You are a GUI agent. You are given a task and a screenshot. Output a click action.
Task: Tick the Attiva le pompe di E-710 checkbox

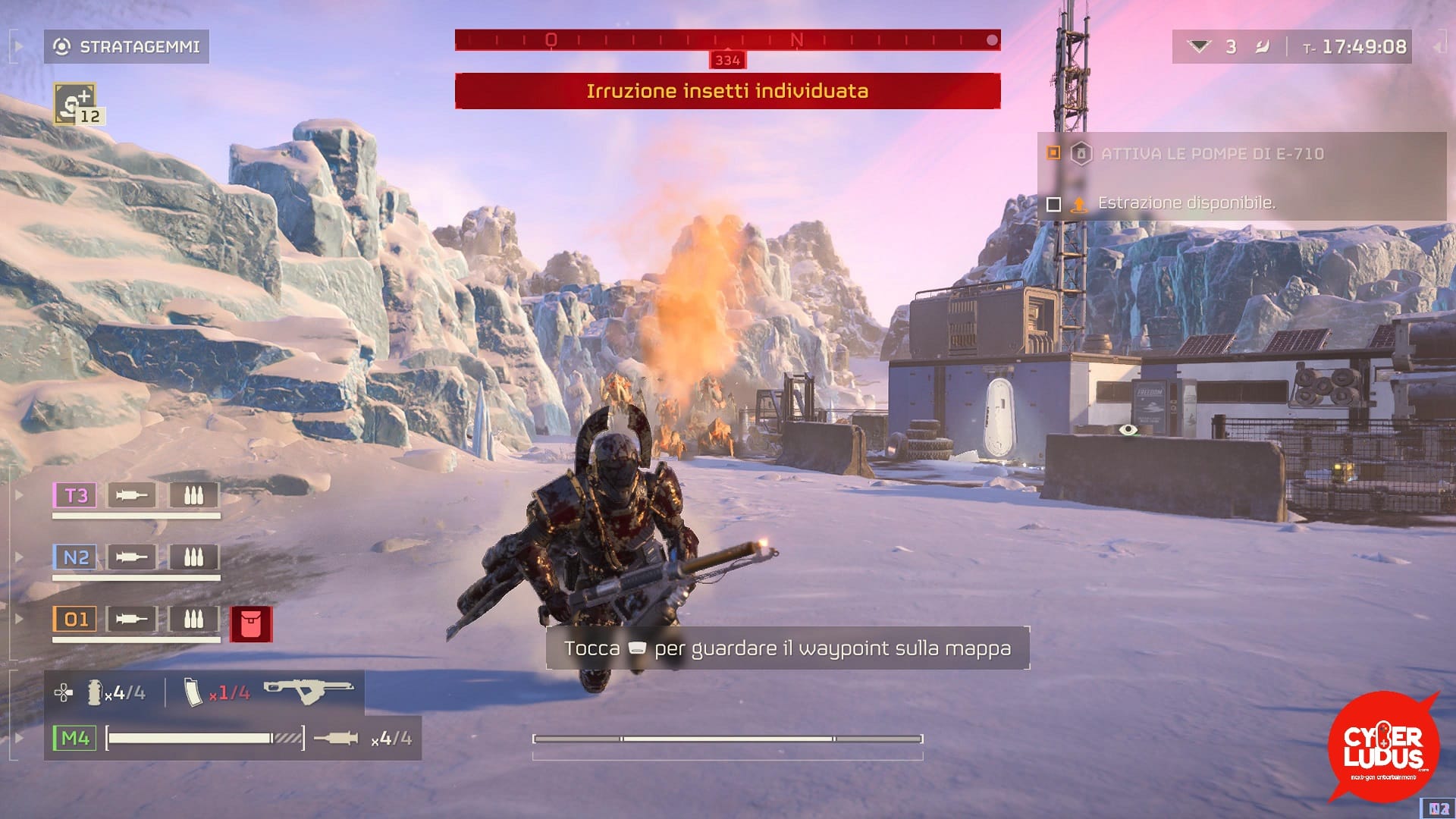click(1053, 153)
